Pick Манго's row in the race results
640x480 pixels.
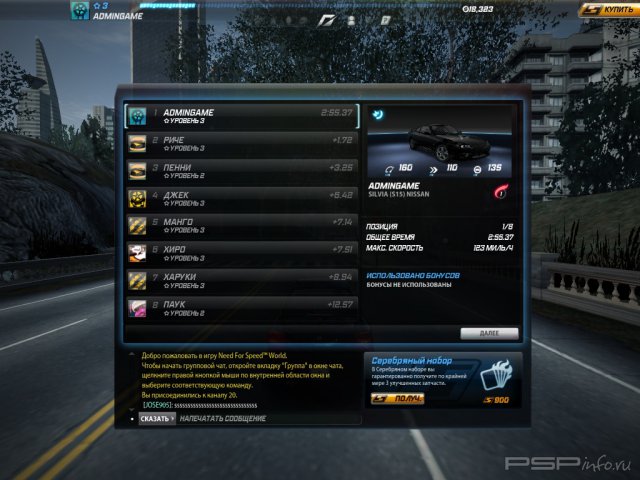tap(242, 225)
